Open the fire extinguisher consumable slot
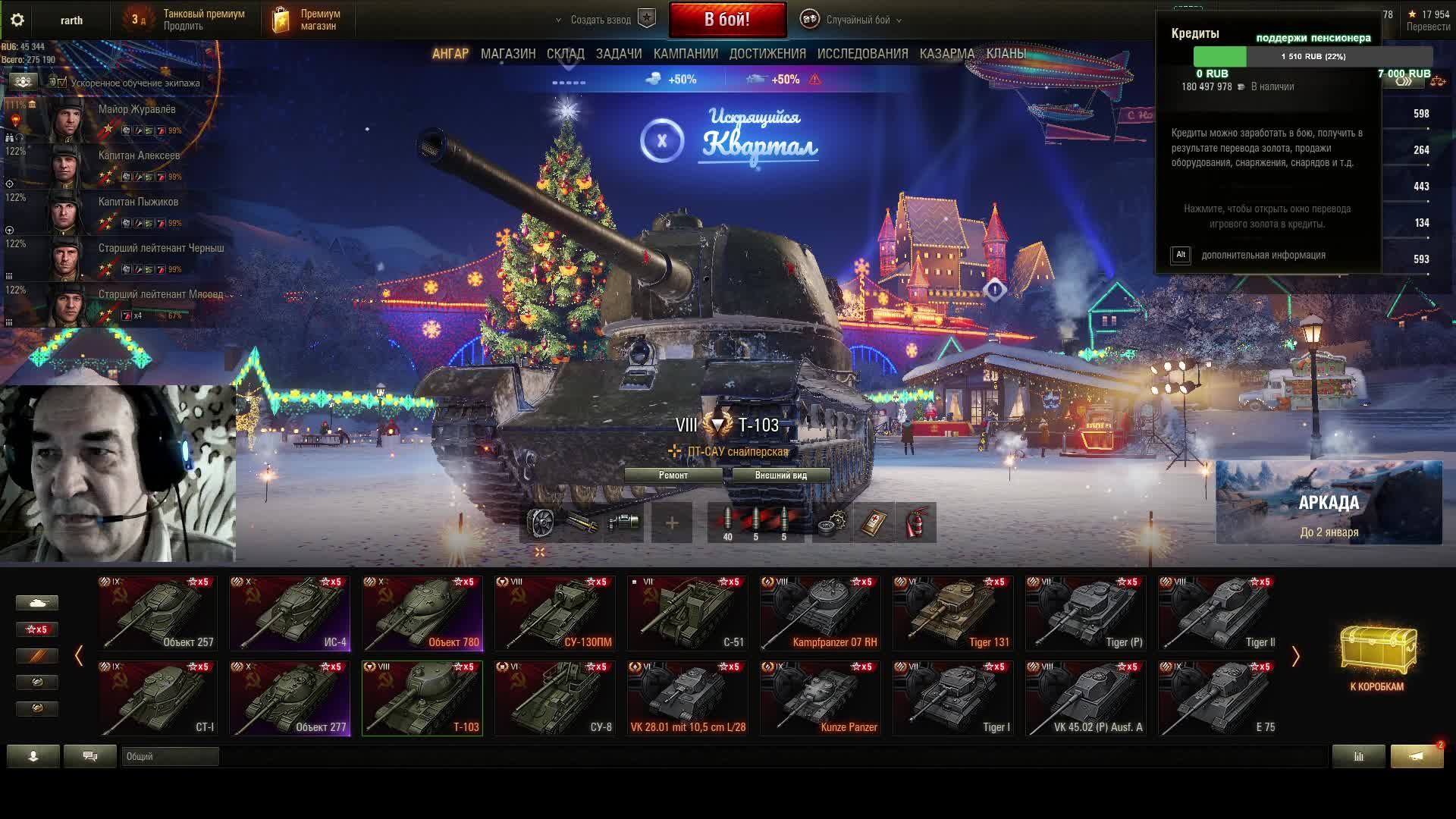The image size is (1456, 819). [x=916, y=522]
